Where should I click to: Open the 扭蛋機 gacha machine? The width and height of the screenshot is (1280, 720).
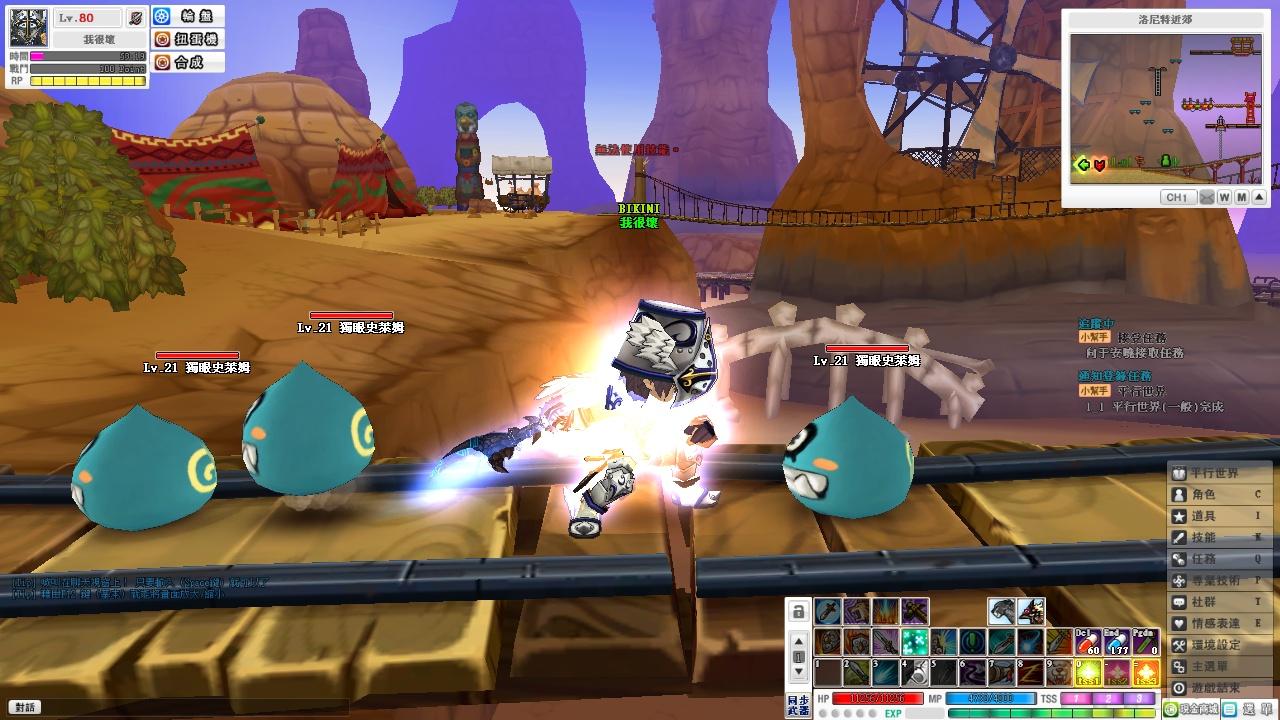pos(187,40)
